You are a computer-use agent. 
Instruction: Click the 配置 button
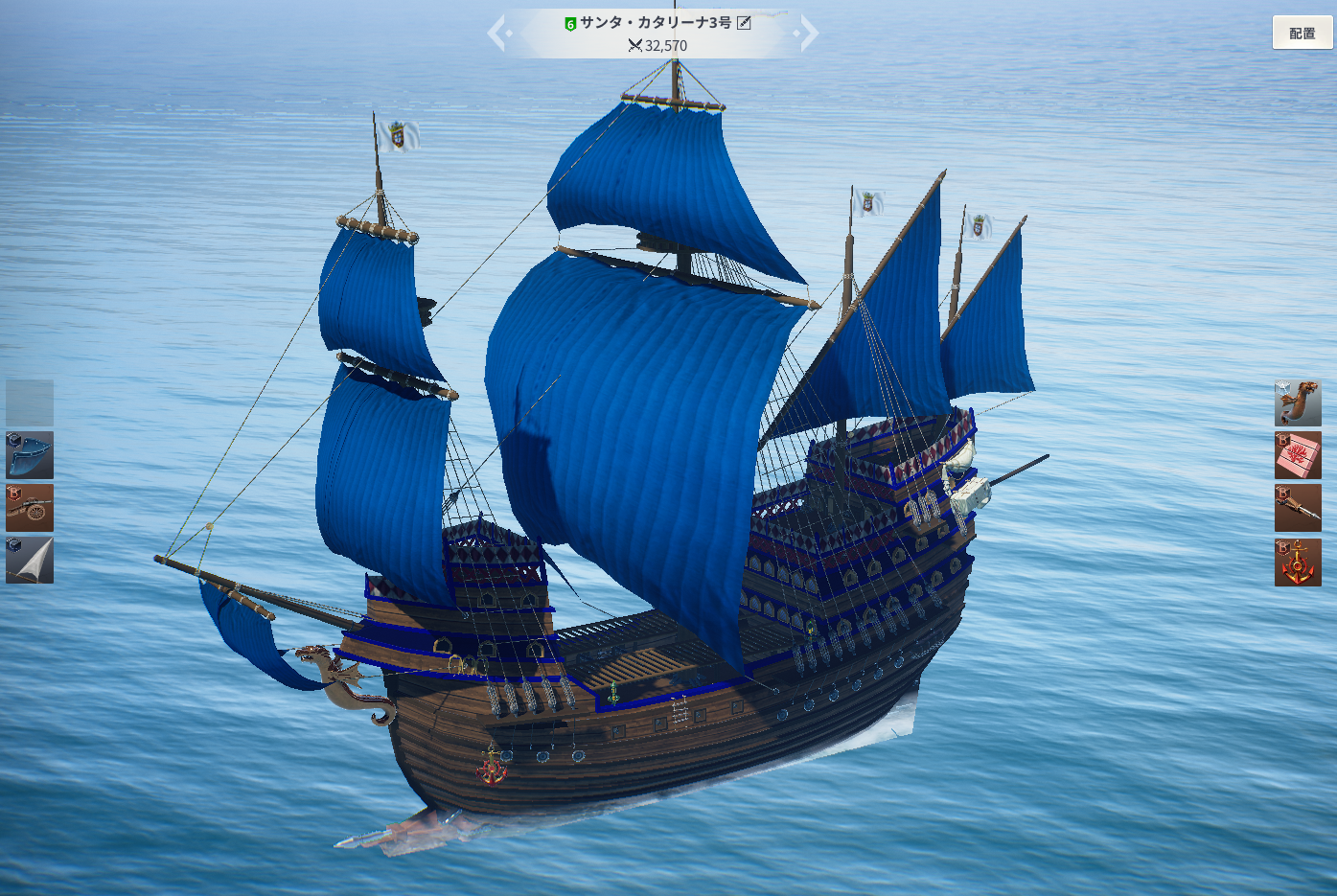tap(1302, 33)
